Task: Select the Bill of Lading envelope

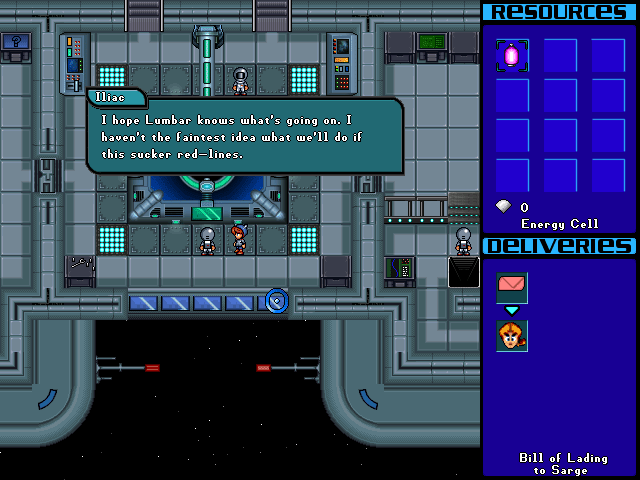Action: (512, 288)
